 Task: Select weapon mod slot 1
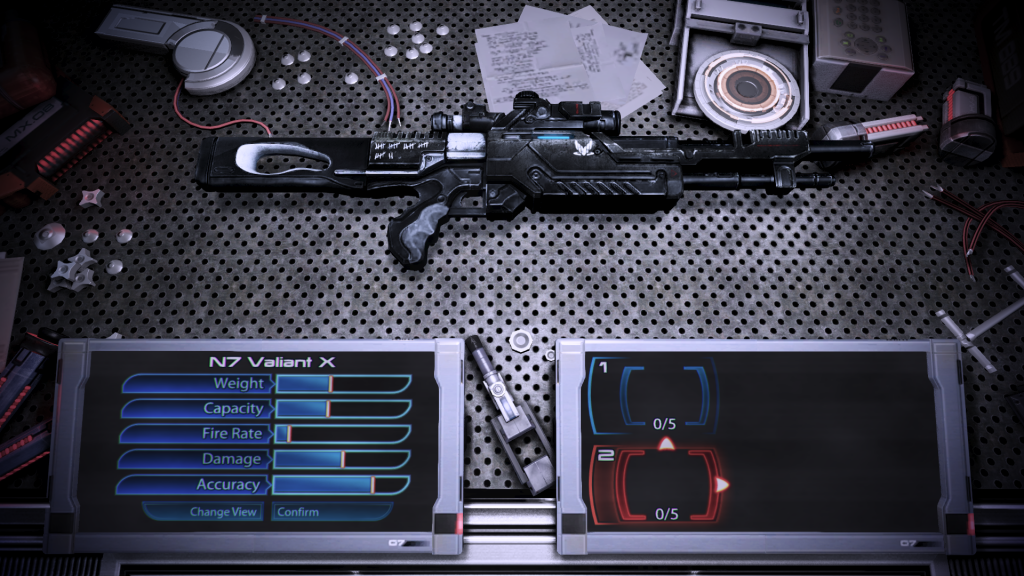(x=665, y=397)
